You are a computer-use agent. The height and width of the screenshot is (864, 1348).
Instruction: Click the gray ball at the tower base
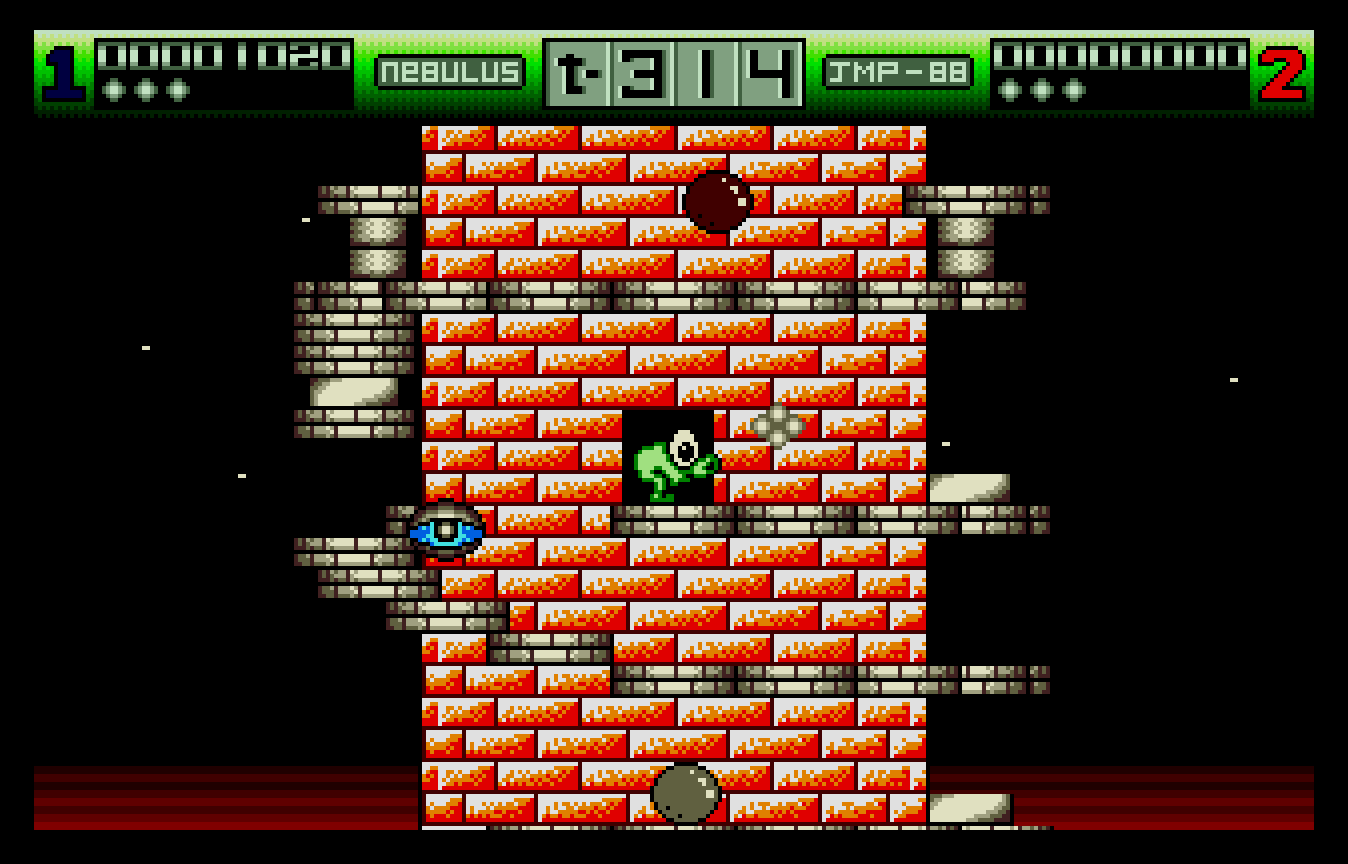(686, 793)
